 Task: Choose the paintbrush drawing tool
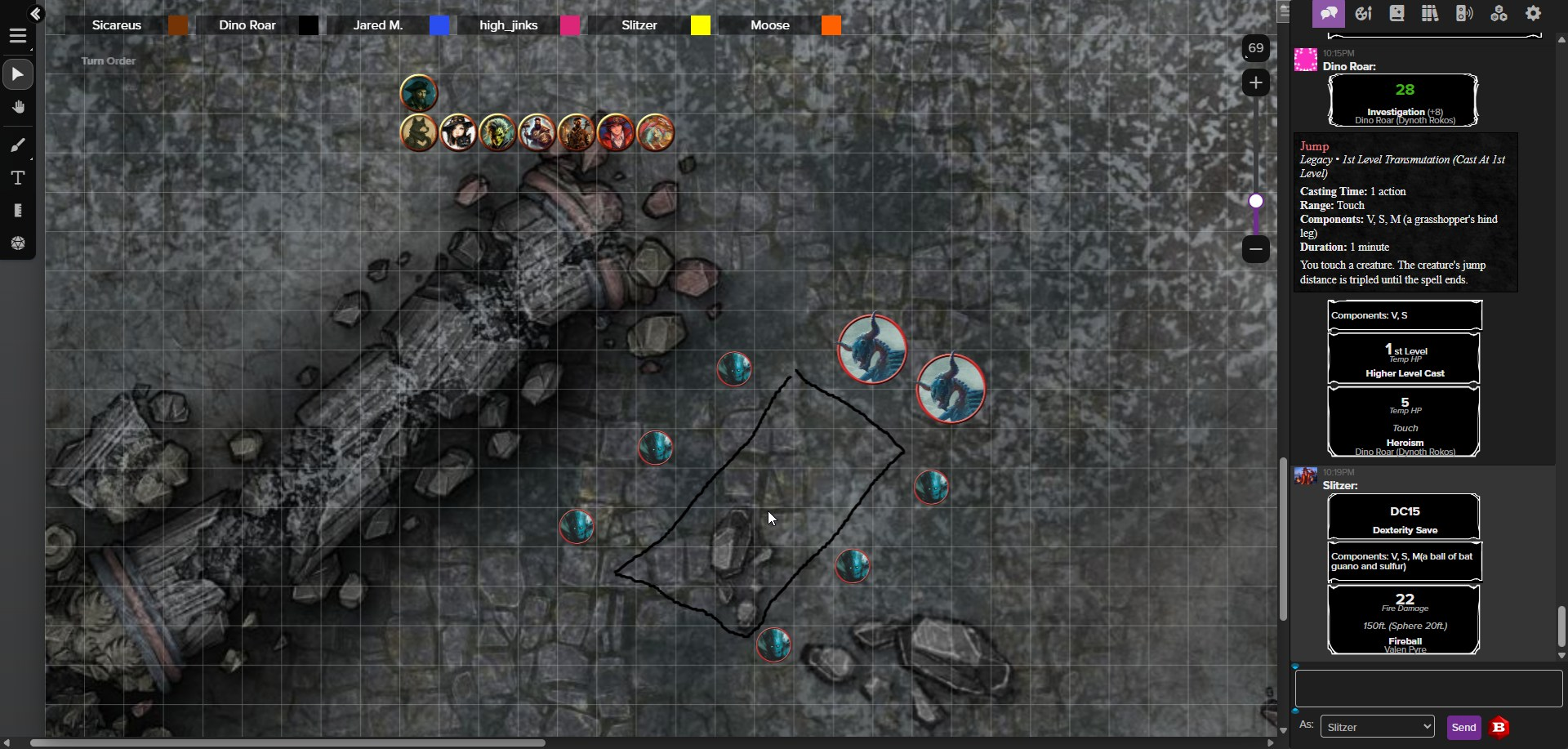18,145
